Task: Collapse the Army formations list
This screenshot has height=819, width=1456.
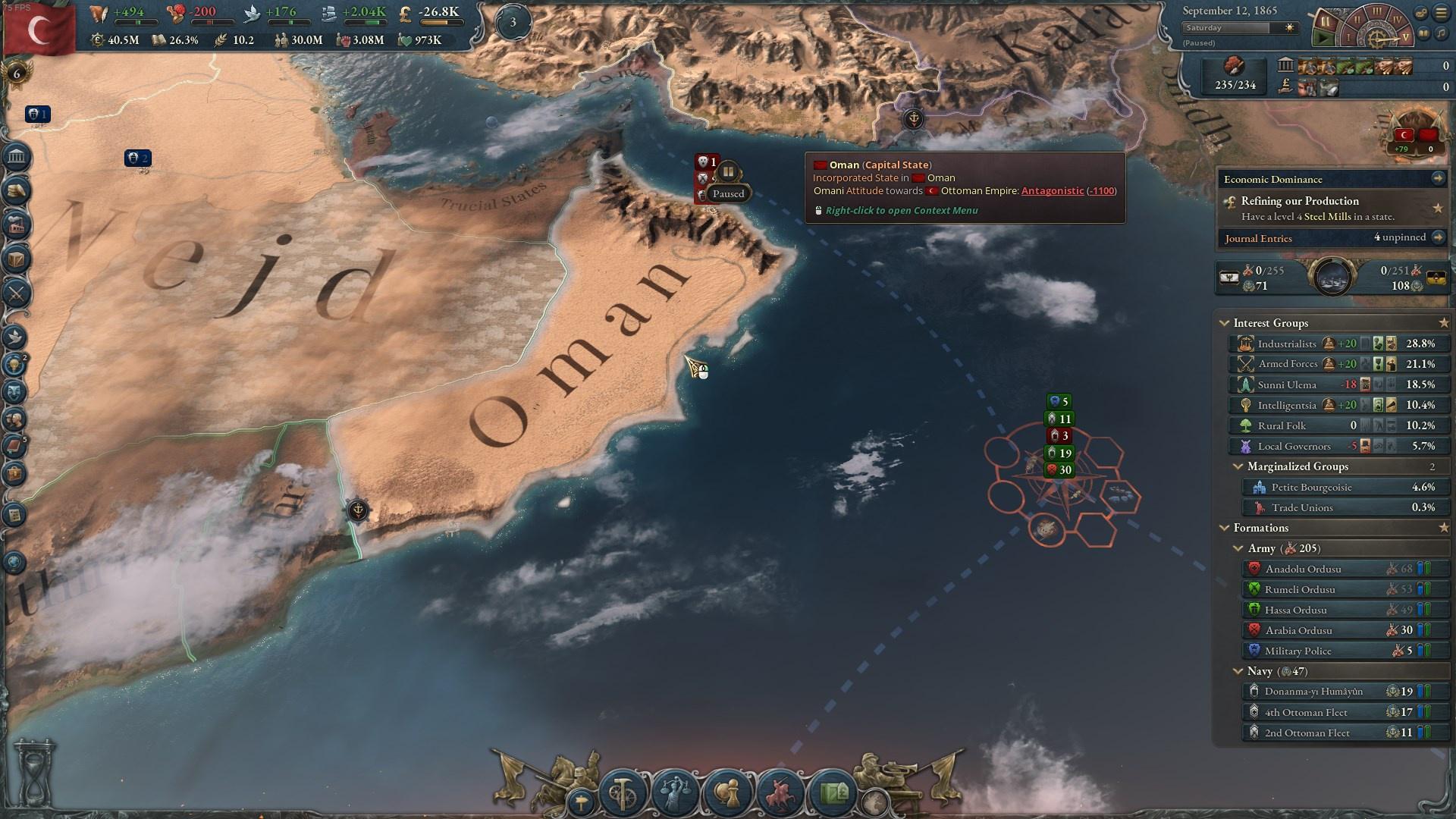Action: point(1239,548)
